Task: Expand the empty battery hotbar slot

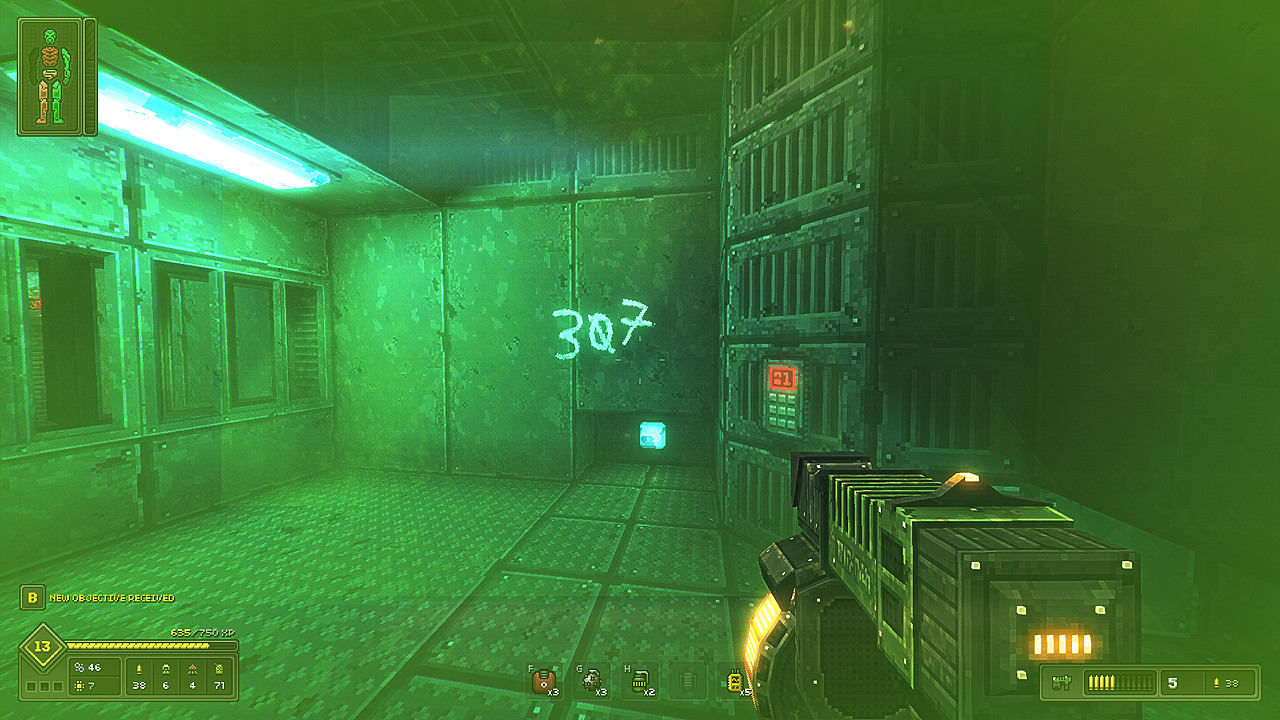Action: point(686,680)
